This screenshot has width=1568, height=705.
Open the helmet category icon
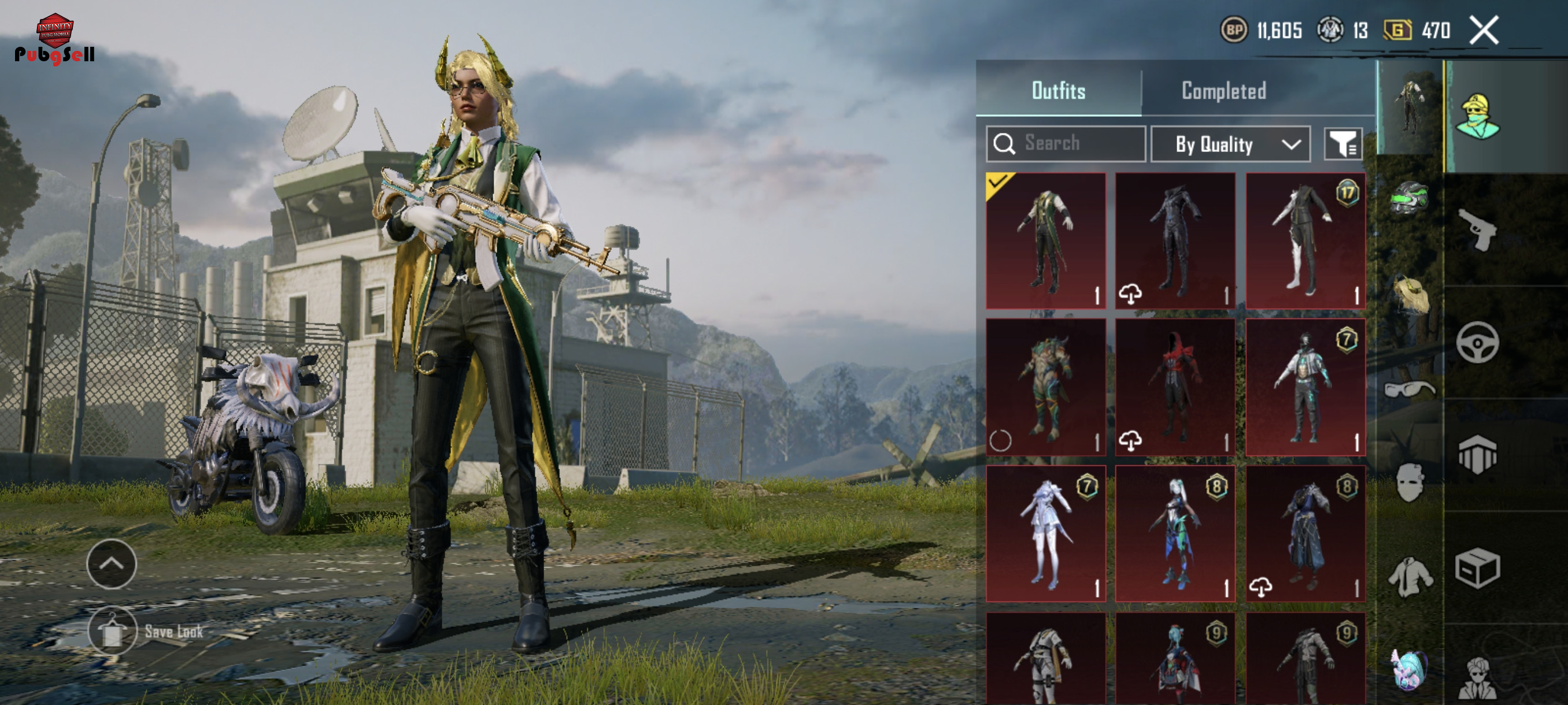[1408, 198]
